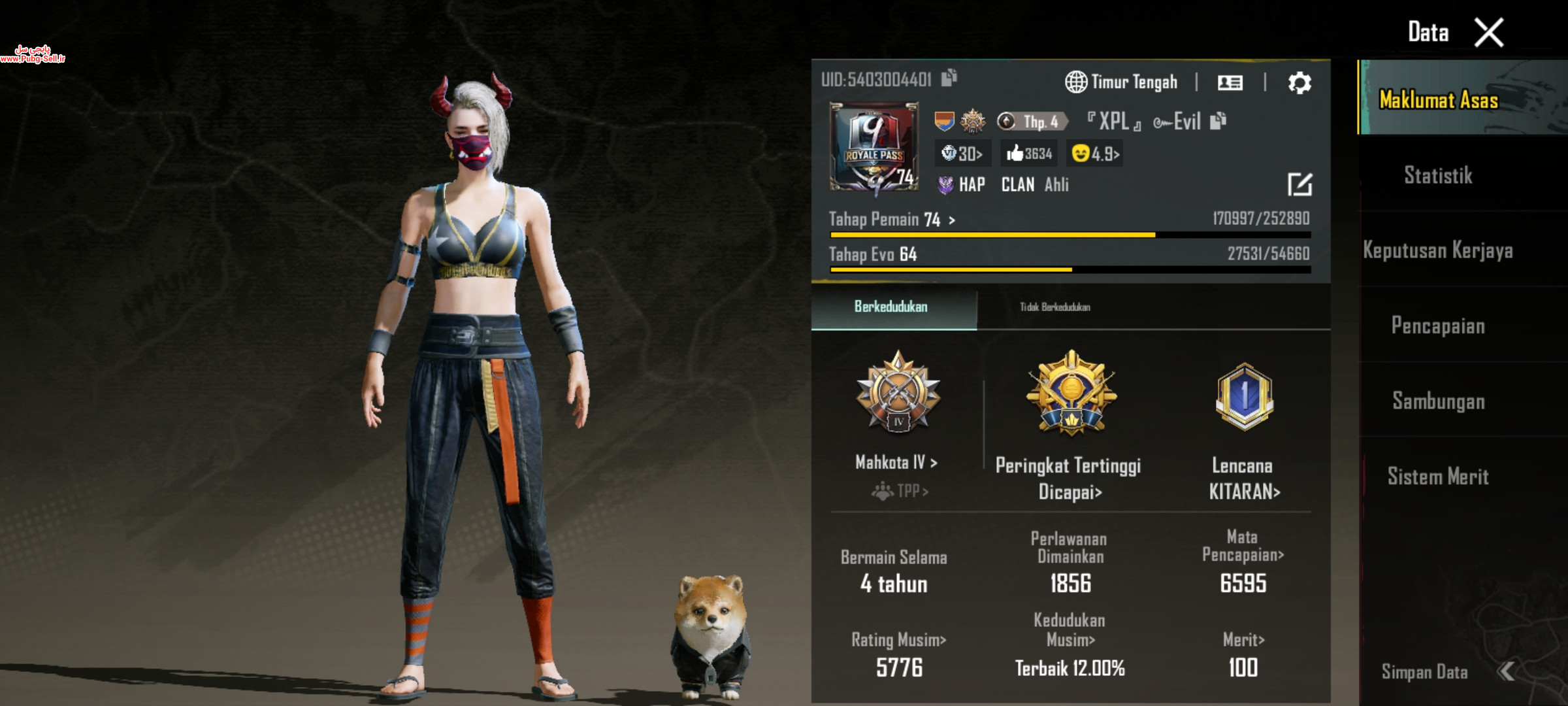Image resolution: width=1568 pixels, height=706 pixels.
Task: Open profile settings gear icon
Action: 1299,83
